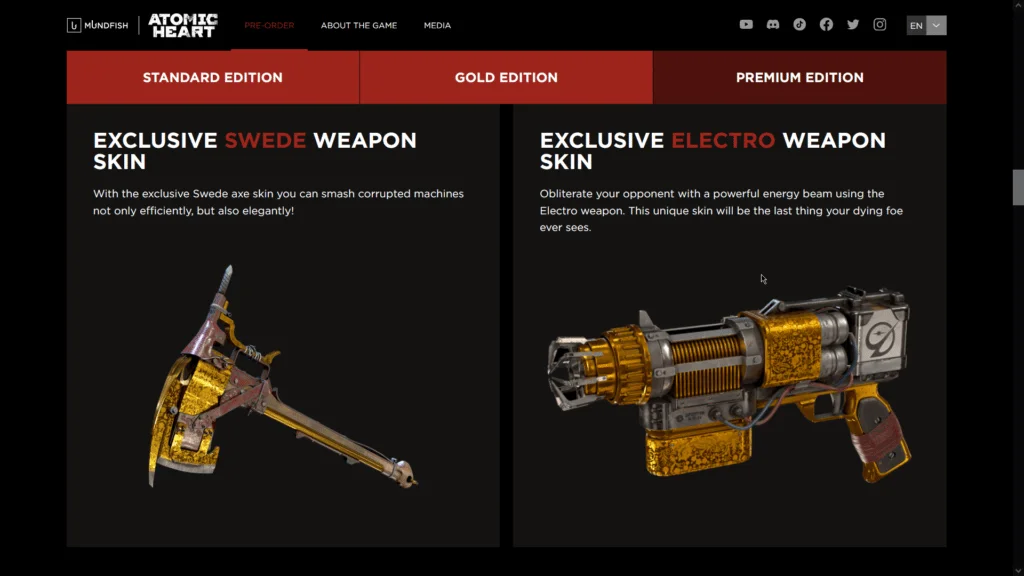Open the Discord server link

click(773, 25)
